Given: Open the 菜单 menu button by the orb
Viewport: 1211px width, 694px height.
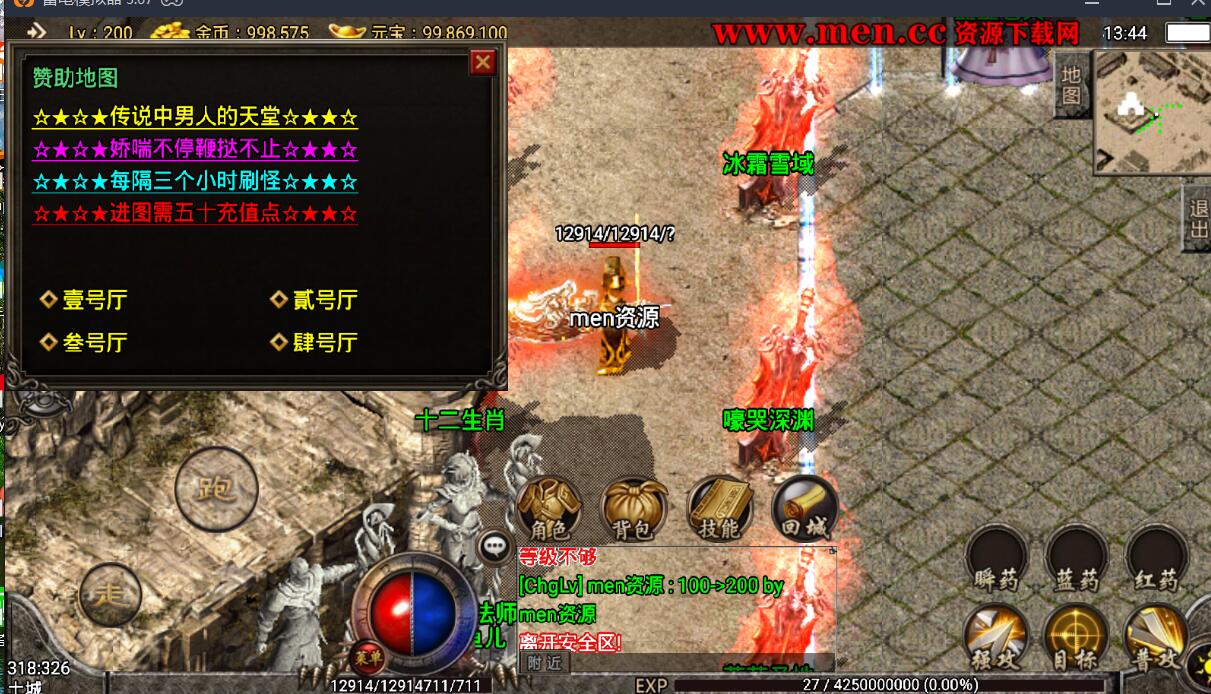Looking at the screenshot, I should click(368, 656).
